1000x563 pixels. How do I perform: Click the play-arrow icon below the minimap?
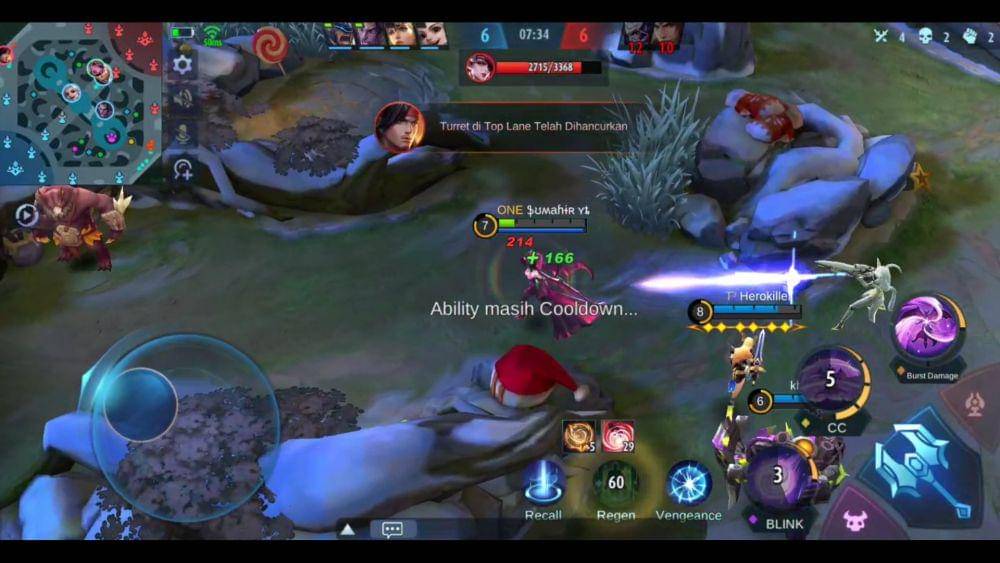click(26, 214)
